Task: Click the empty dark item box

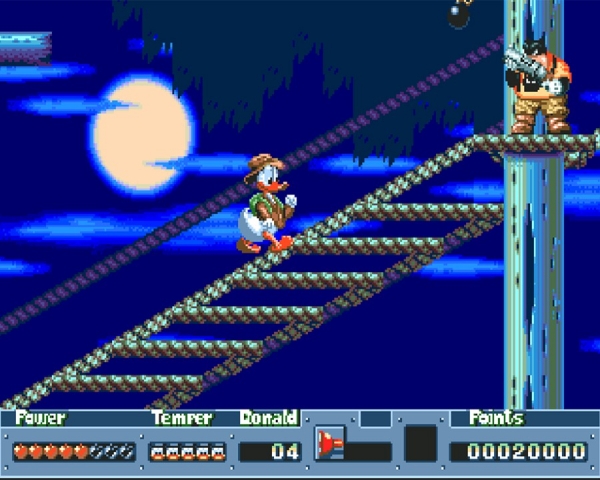Action: [420, 443]
